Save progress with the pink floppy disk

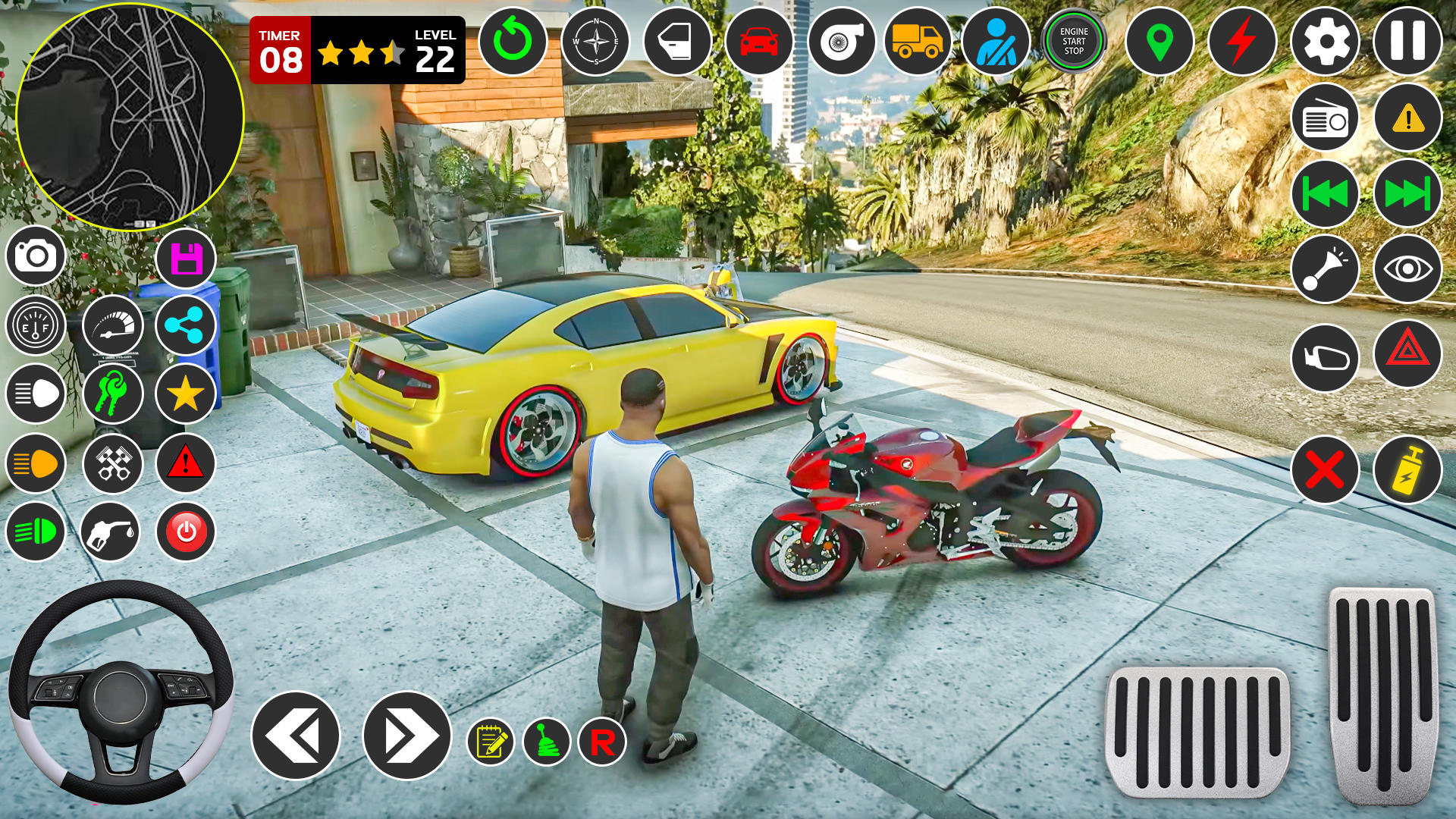[186, 259]
